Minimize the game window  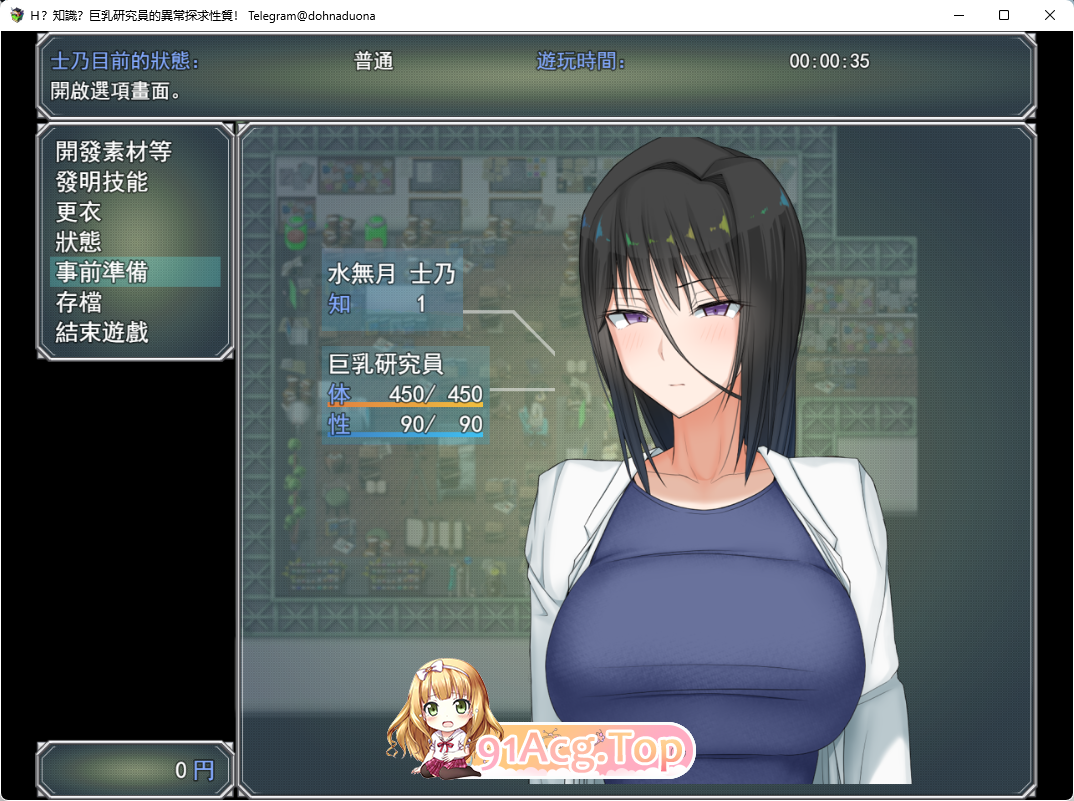coord(958,15)
